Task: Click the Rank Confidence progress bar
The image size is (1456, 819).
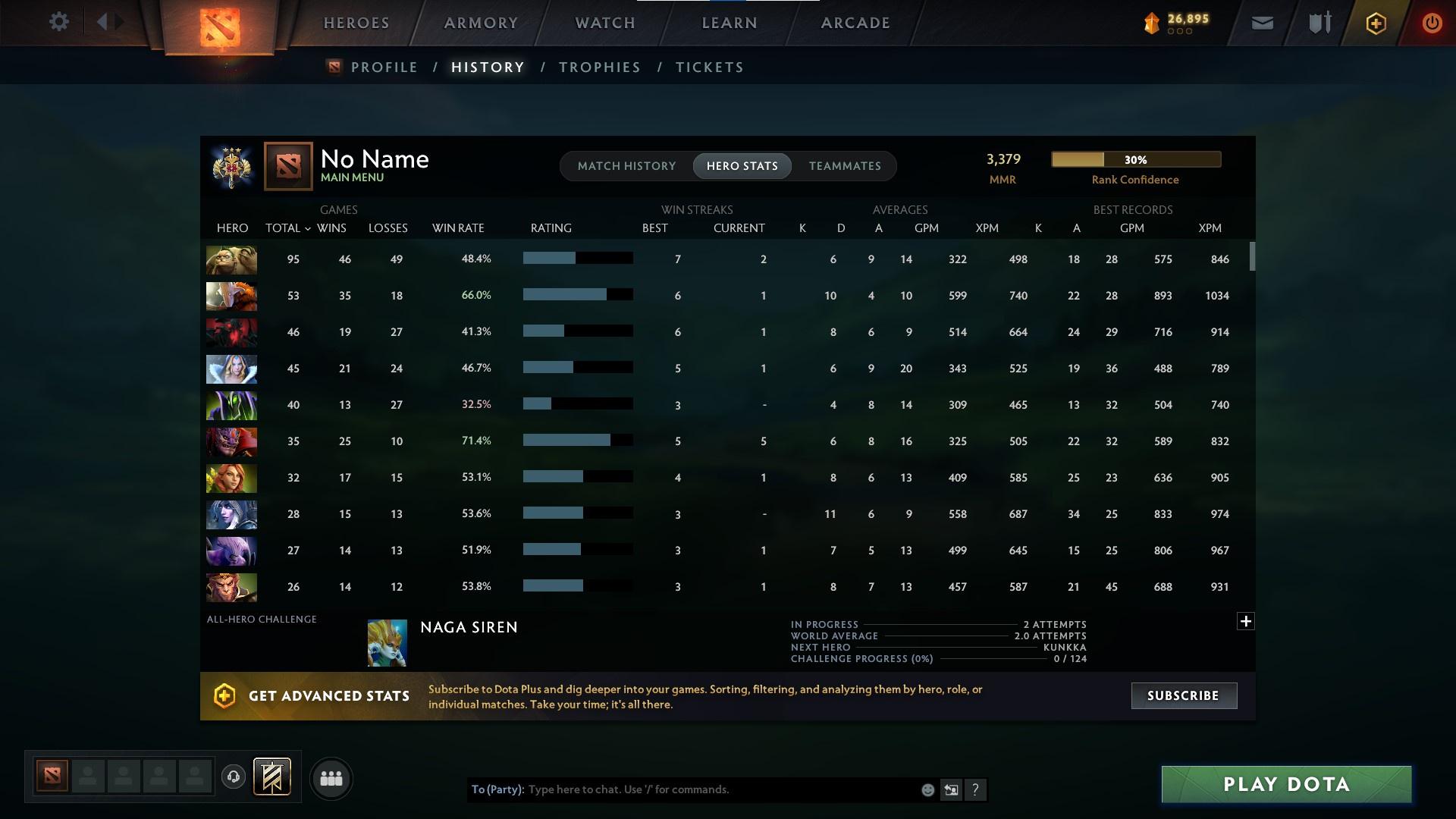Action: point(1135,159)
